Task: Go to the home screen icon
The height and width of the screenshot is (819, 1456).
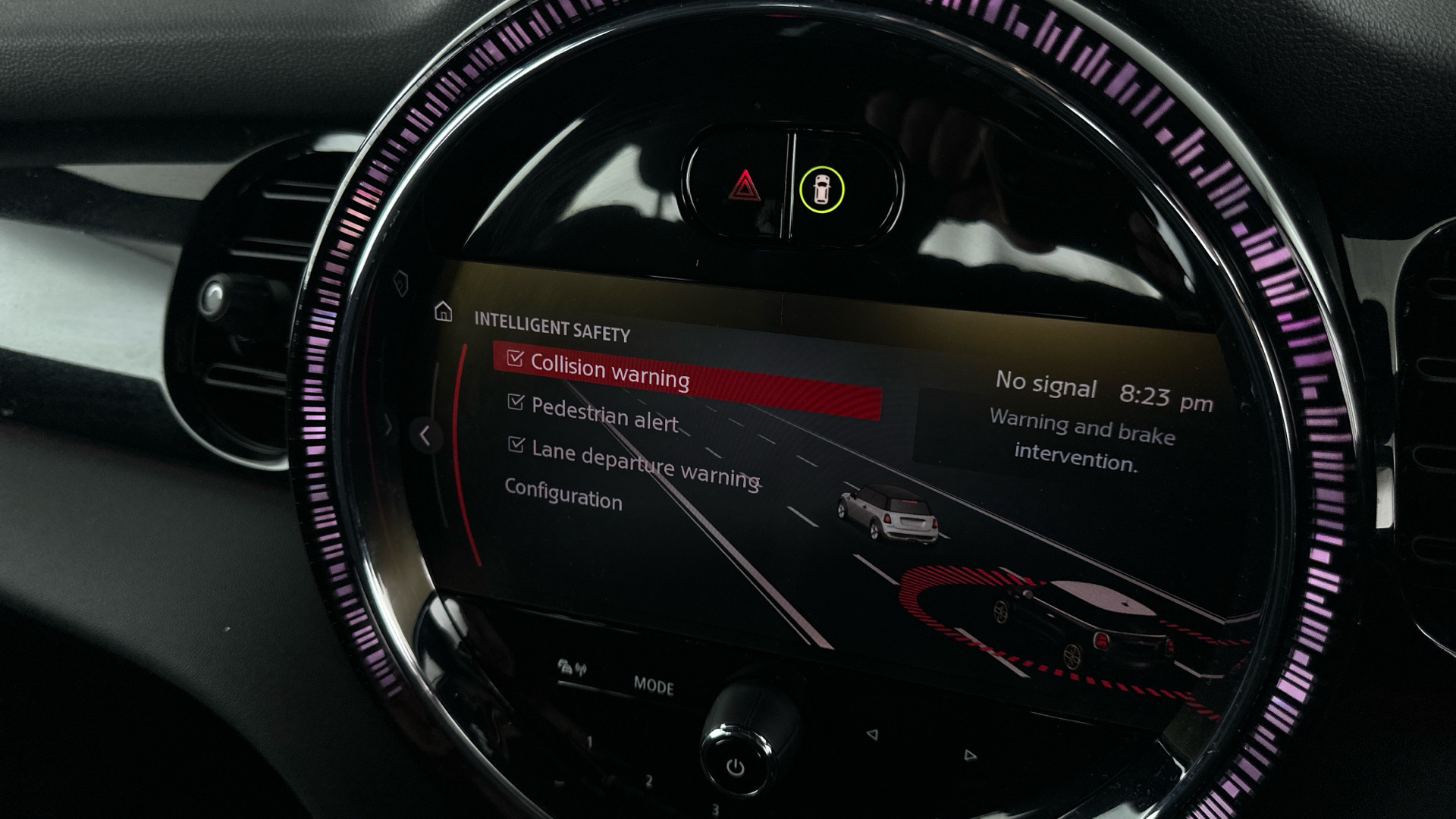Action: pos(443,312)
